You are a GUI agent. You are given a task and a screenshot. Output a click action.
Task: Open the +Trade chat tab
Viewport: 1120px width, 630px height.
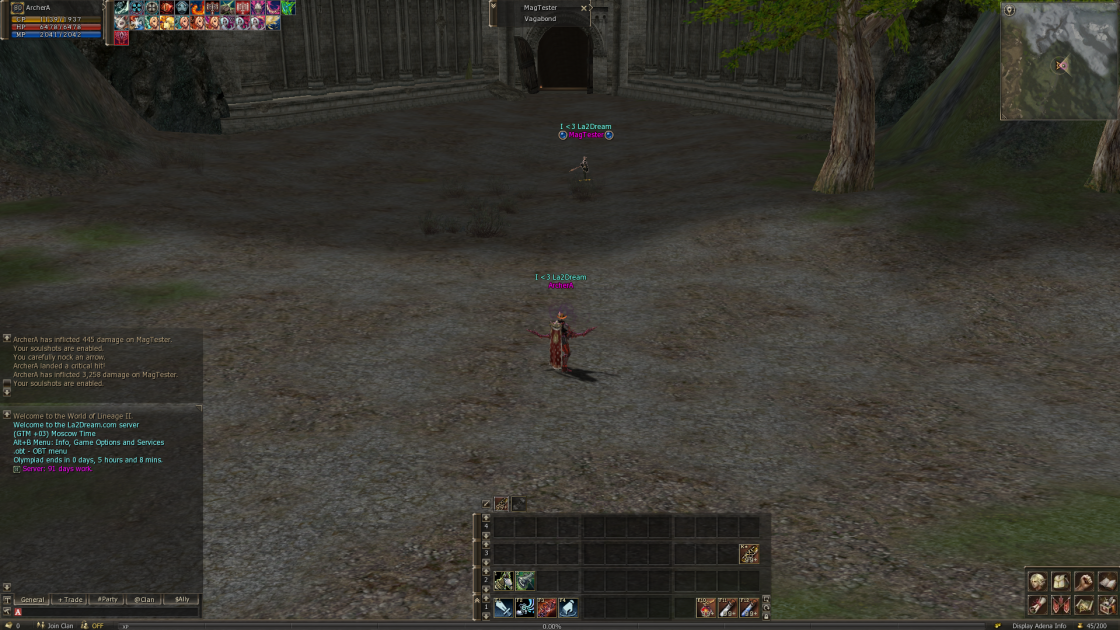70,600
